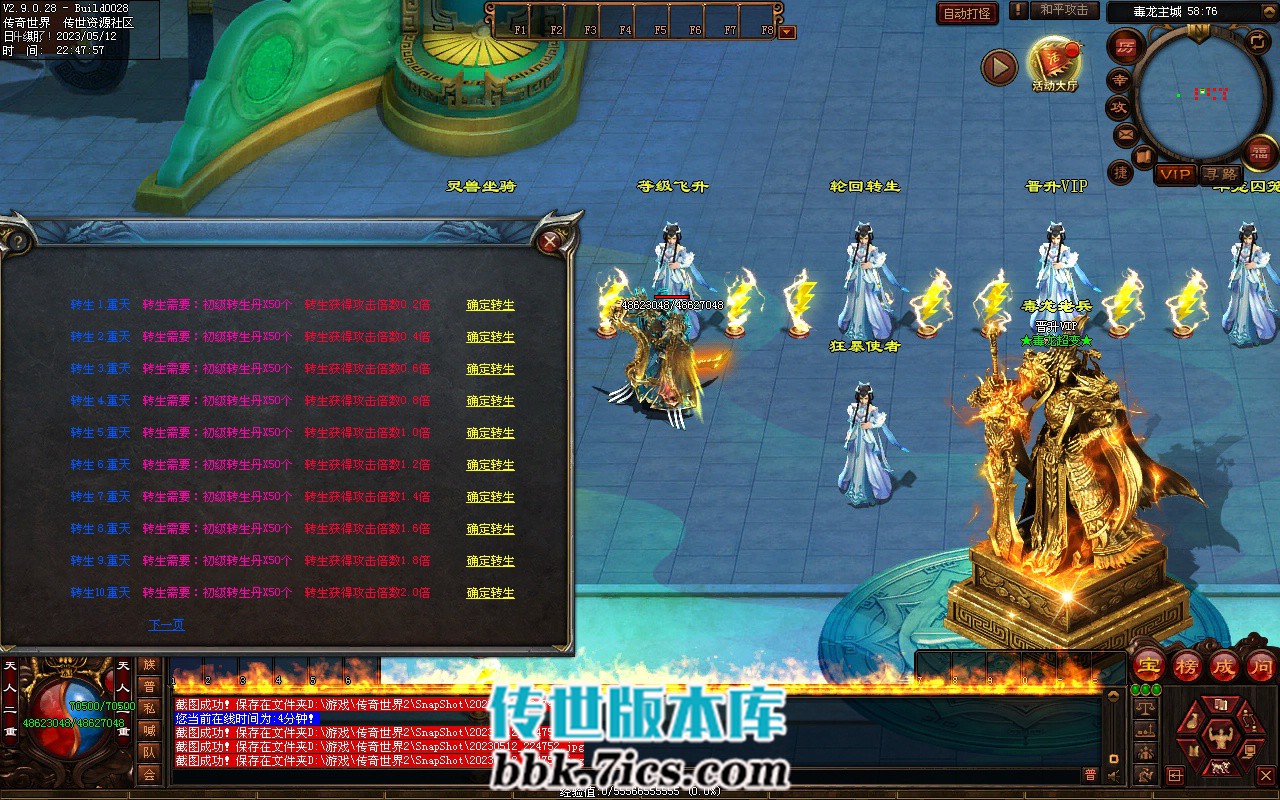The image size is (1280, 800).
Task: Activate 寻路 pathfinding button
Action: coord(1220,174)
